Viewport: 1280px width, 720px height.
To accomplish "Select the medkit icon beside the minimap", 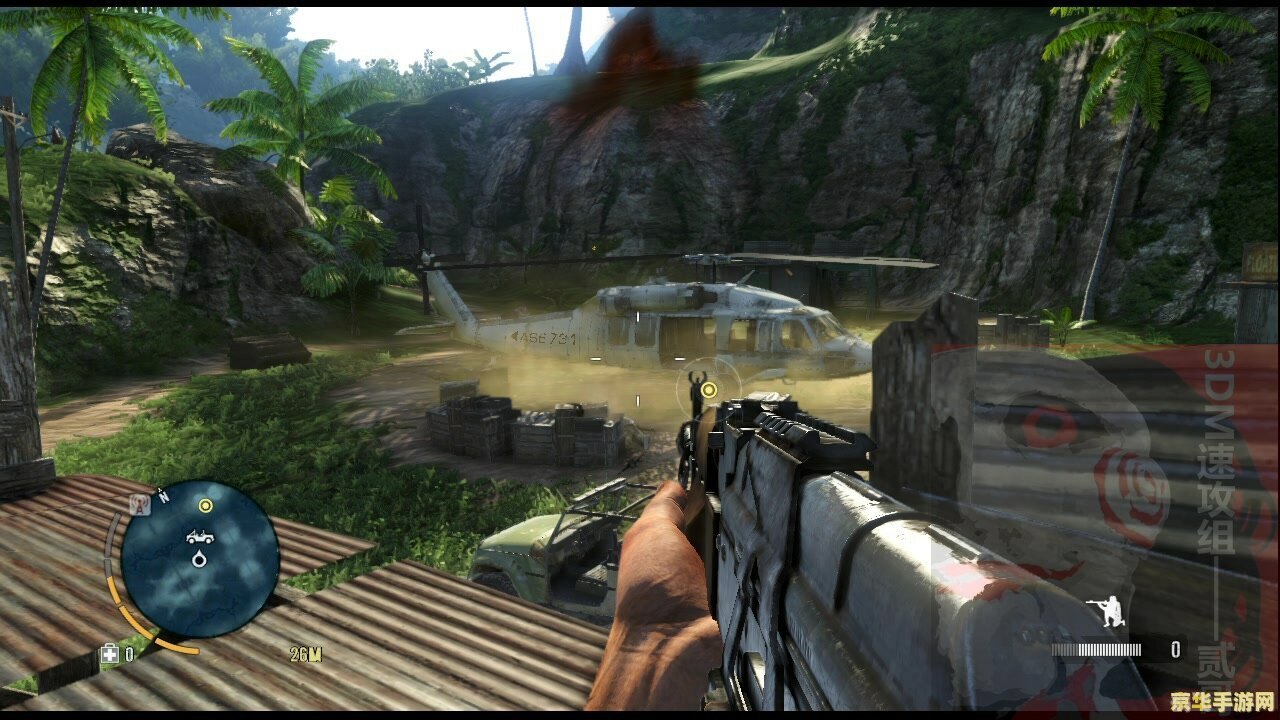I will tap(109, 654).
